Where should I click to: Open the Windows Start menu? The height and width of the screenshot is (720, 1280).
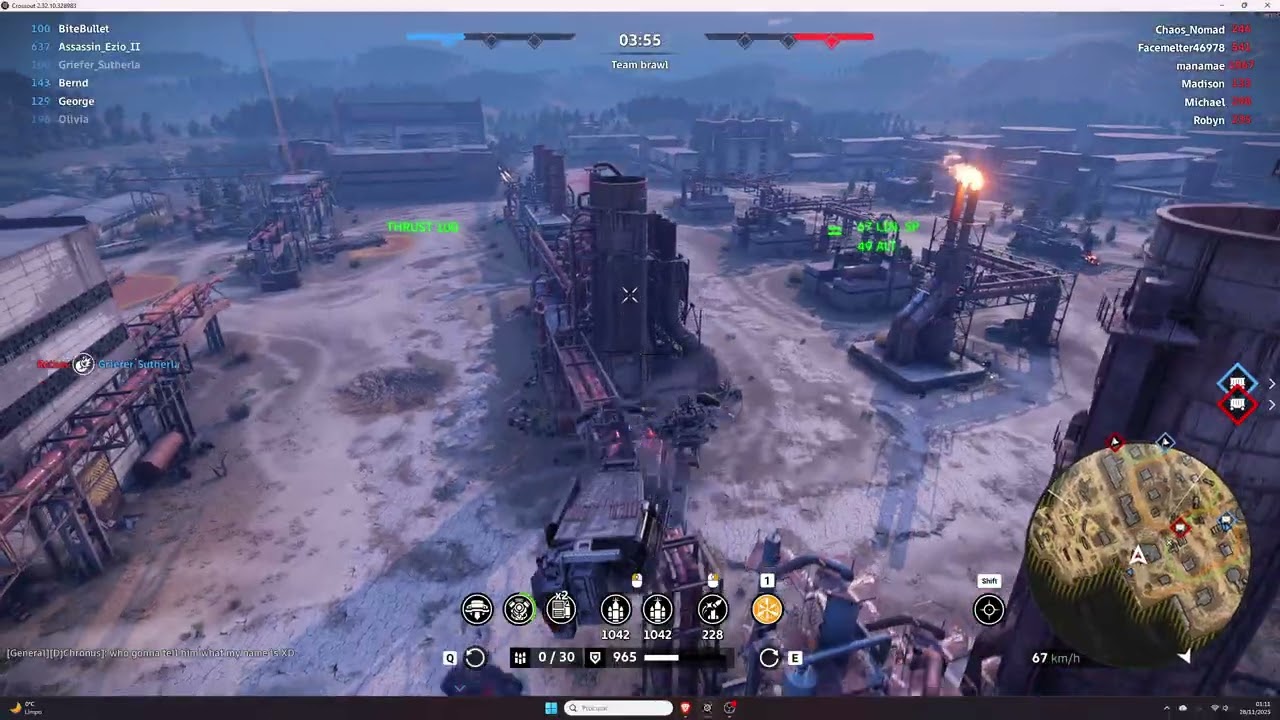(551, 708)
